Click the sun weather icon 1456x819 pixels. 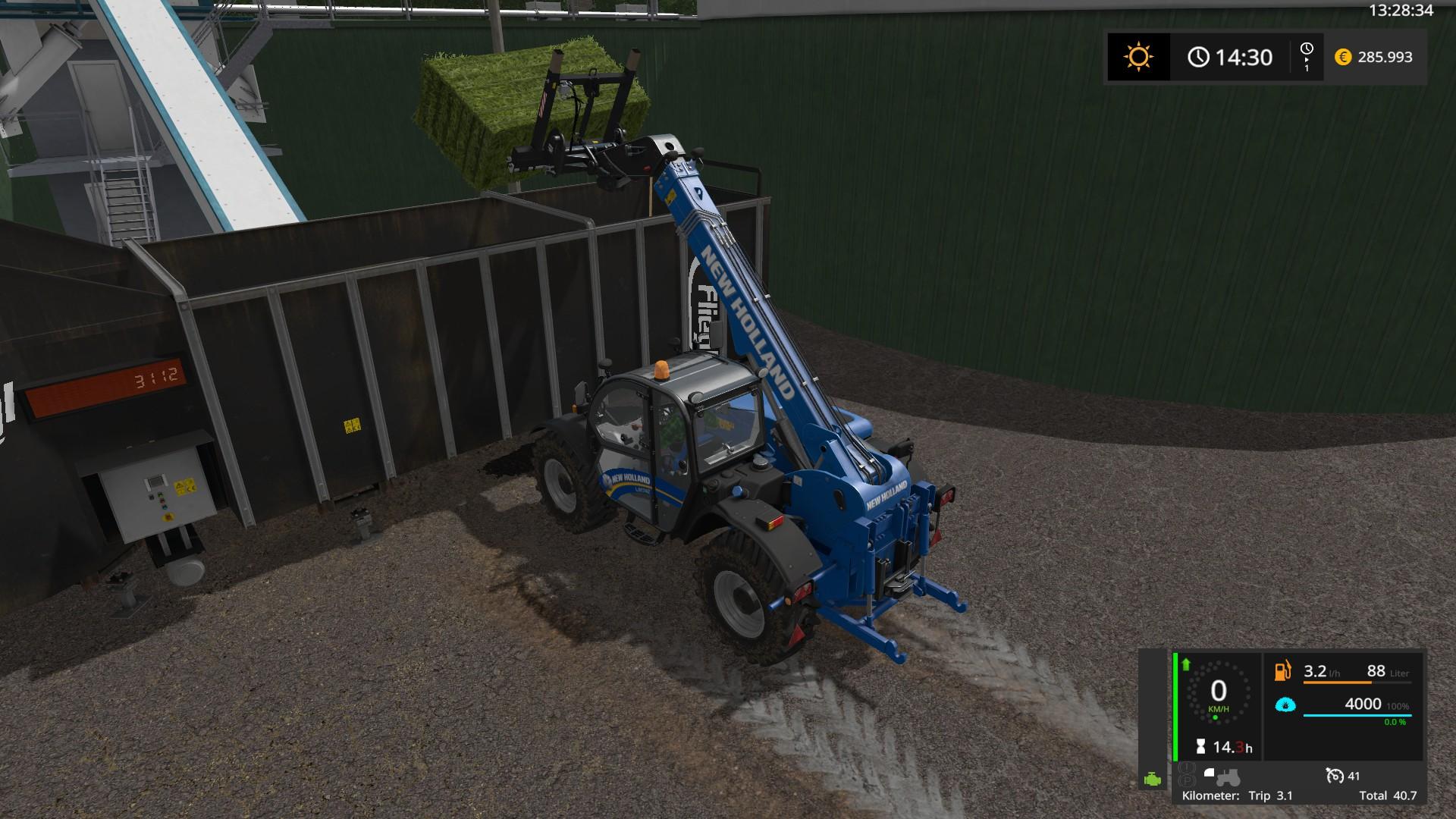pyautogui.click(x=1138, y=57)
